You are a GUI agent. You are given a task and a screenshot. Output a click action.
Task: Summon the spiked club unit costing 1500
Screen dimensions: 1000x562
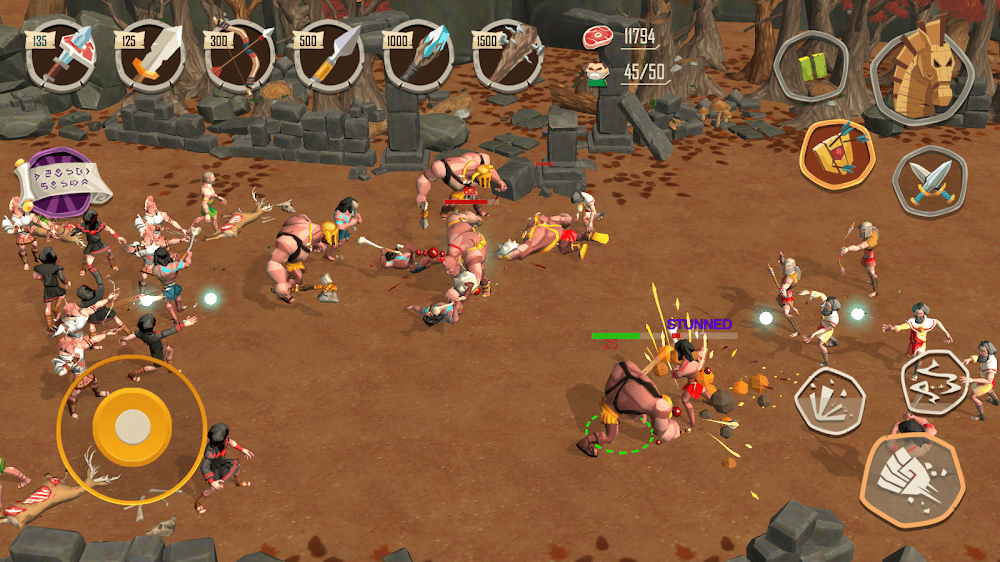pyautogui.click(x=508, y=56)
